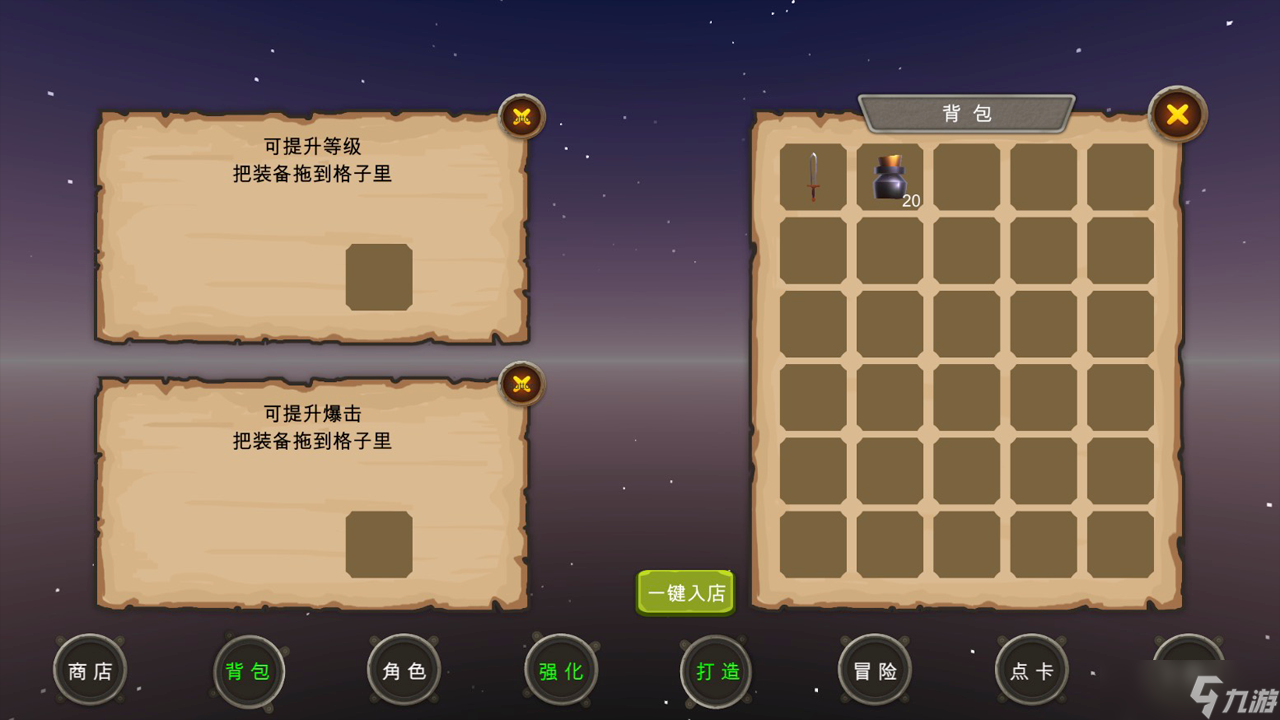Click the crossed-swords icon on the crit panel
Image resolution: width=1280 pixels, height=720 pixels.
520,384
